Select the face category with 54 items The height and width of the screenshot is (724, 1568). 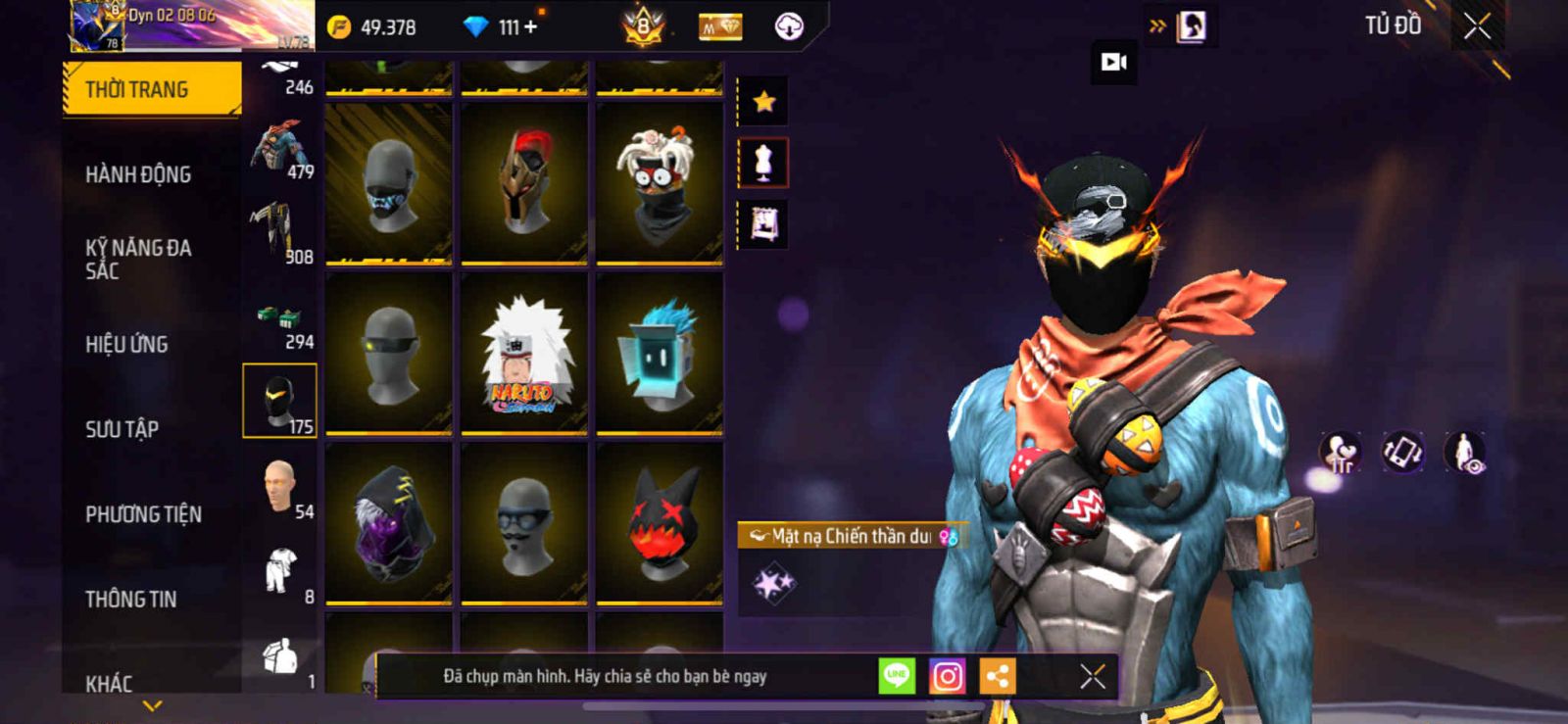click(280, 486)
